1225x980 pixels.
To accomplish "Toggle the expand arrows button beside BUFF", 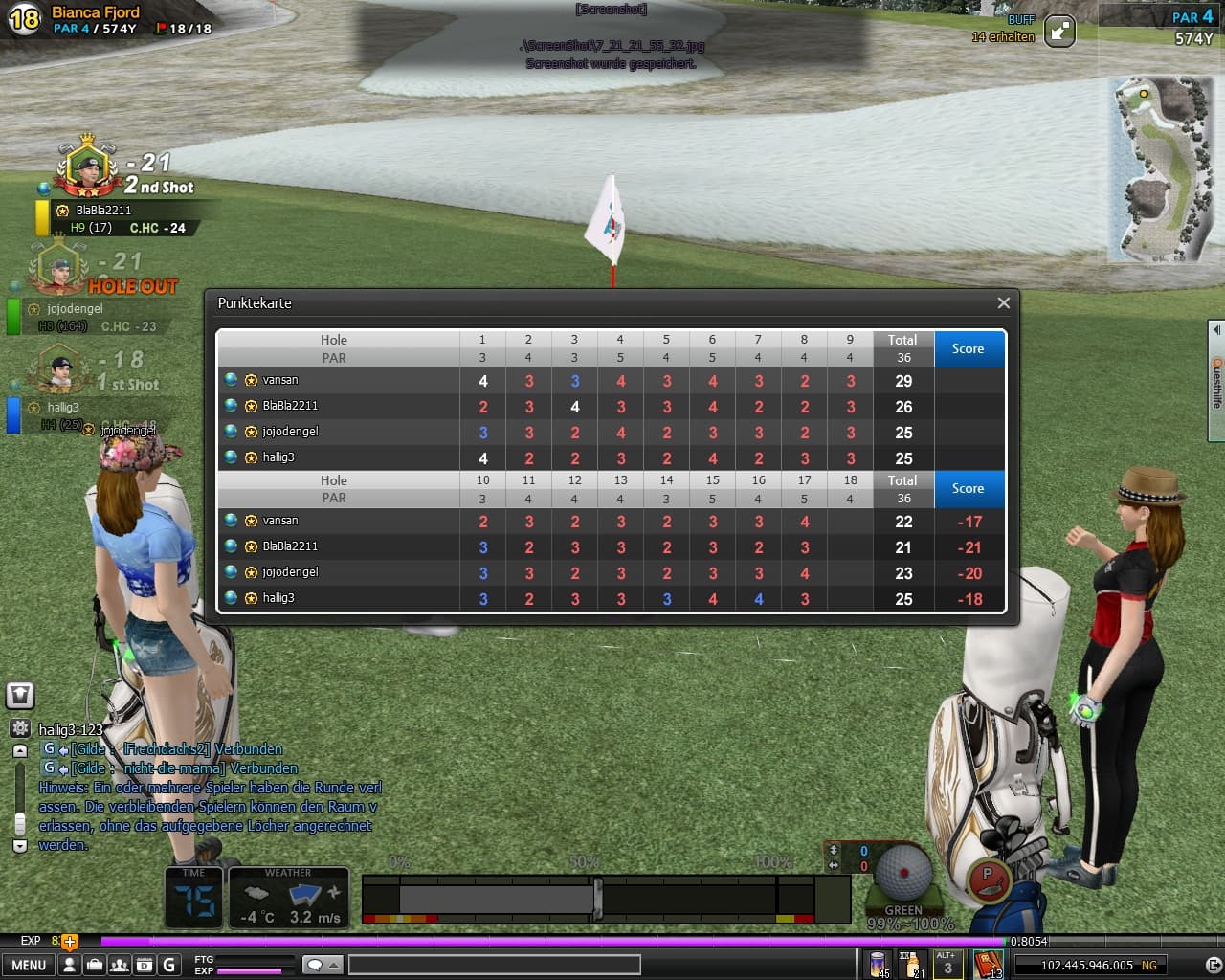I will coord(1059,32).
